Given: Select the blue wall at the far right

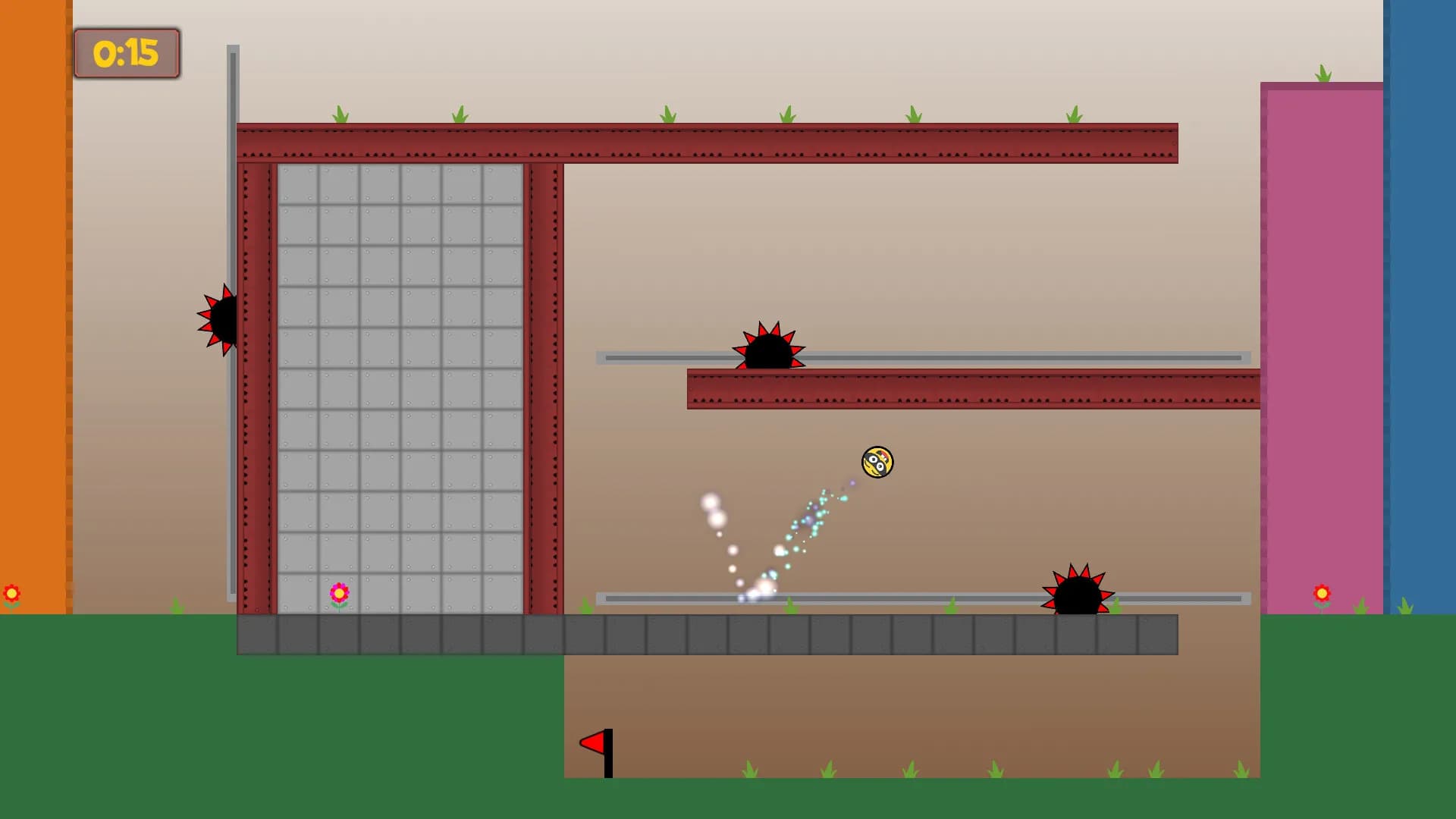Looking at the screenshot, I should pyautogui.click(x=1422, y=303).
